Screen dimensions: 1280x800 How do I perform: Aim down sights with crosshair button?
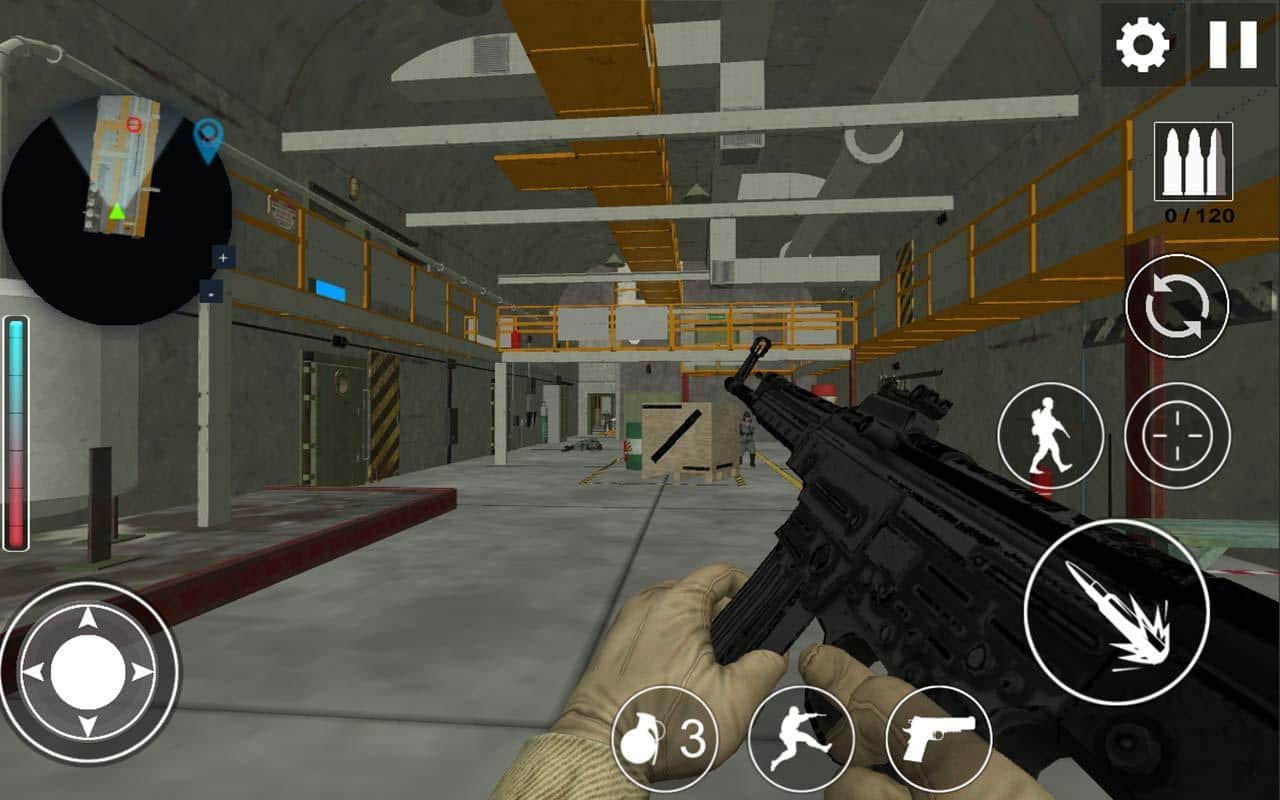pyautogui.click(x=1177, y=436)
